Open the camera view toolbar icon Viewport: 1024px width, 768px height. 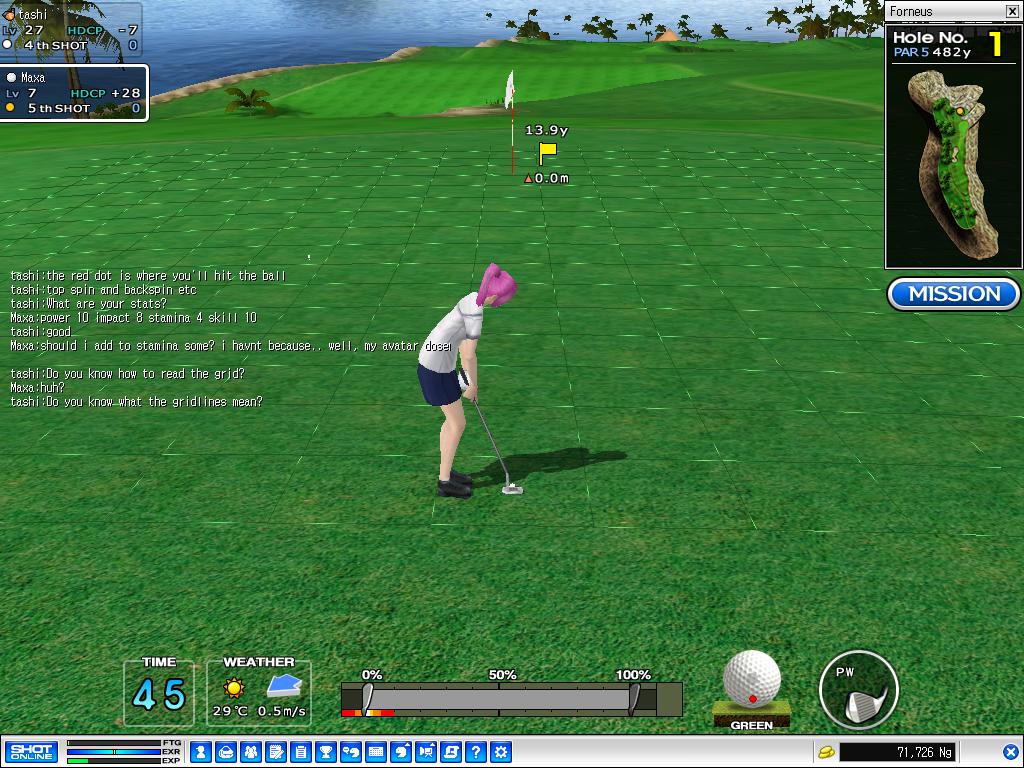coord(426,752)
